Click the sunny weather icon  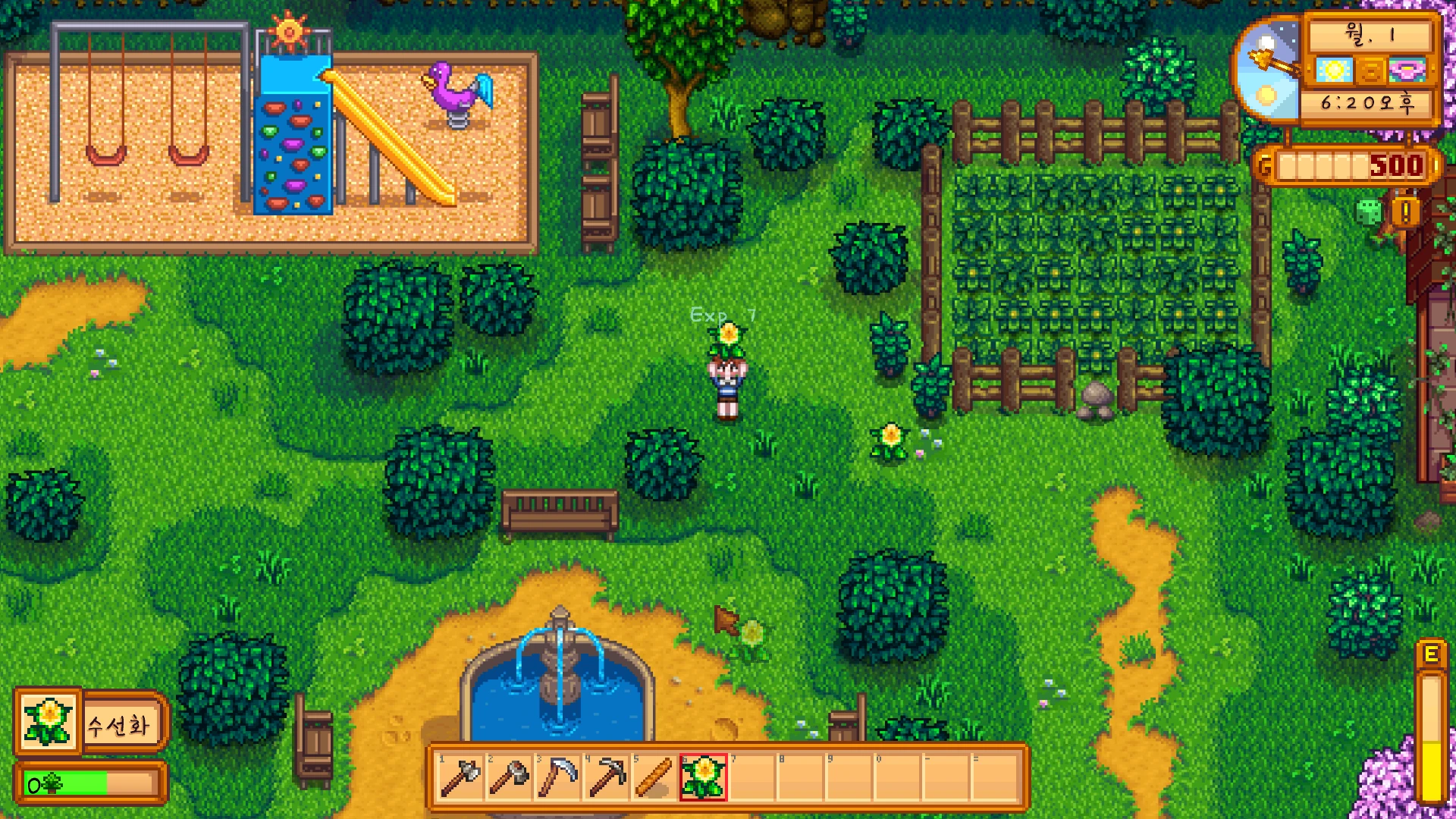coord(1334,71)
